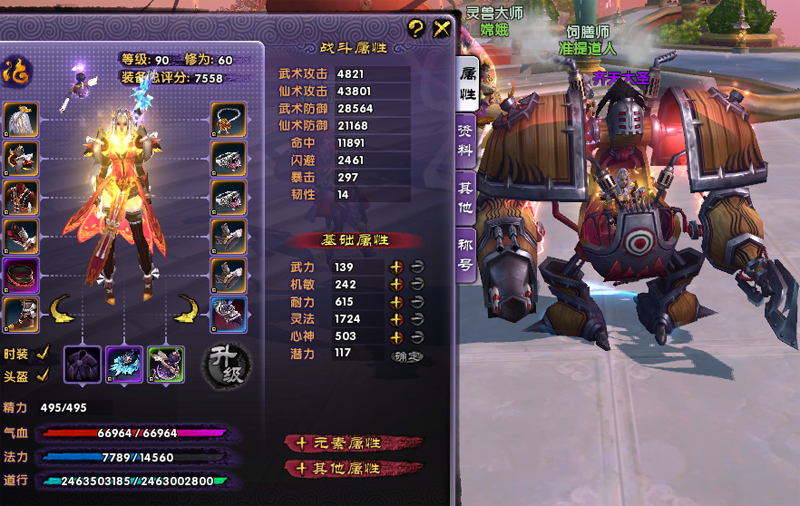The width and height of the screenshot is (800, 506).
Task: Open the question mark help button
Action: [417, 29]
